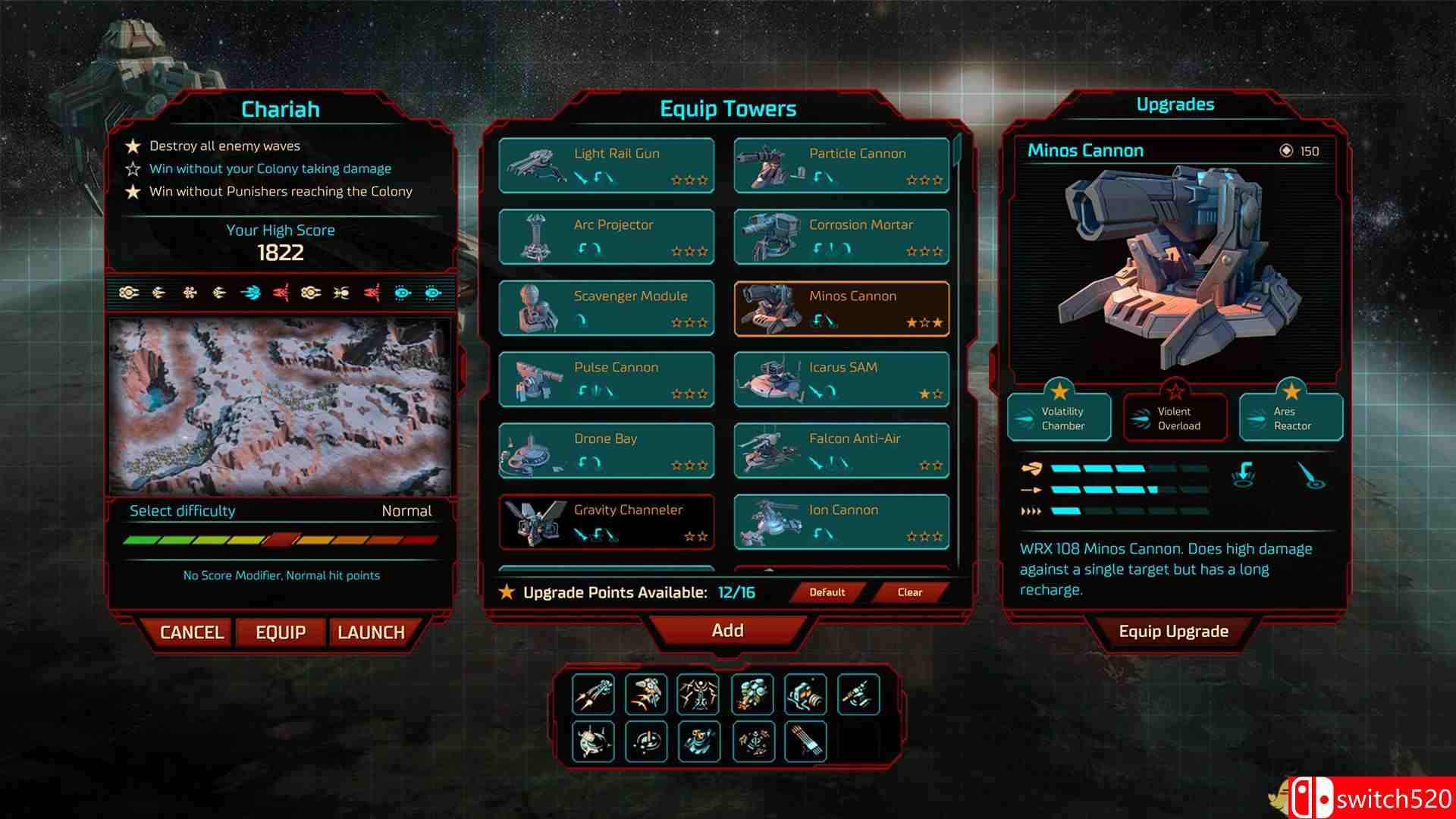Choose the Particle Cannon tower
This screenshot has width=1456, height=819.
click(x=842, y=165)
